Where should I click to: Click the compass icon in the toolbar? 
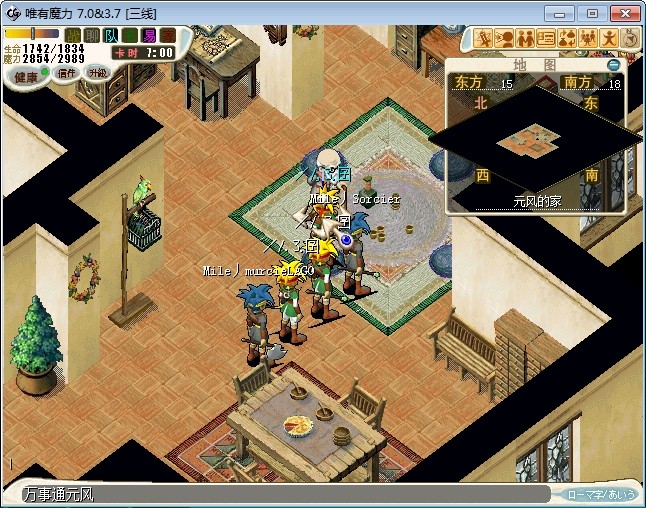point(630,39)
